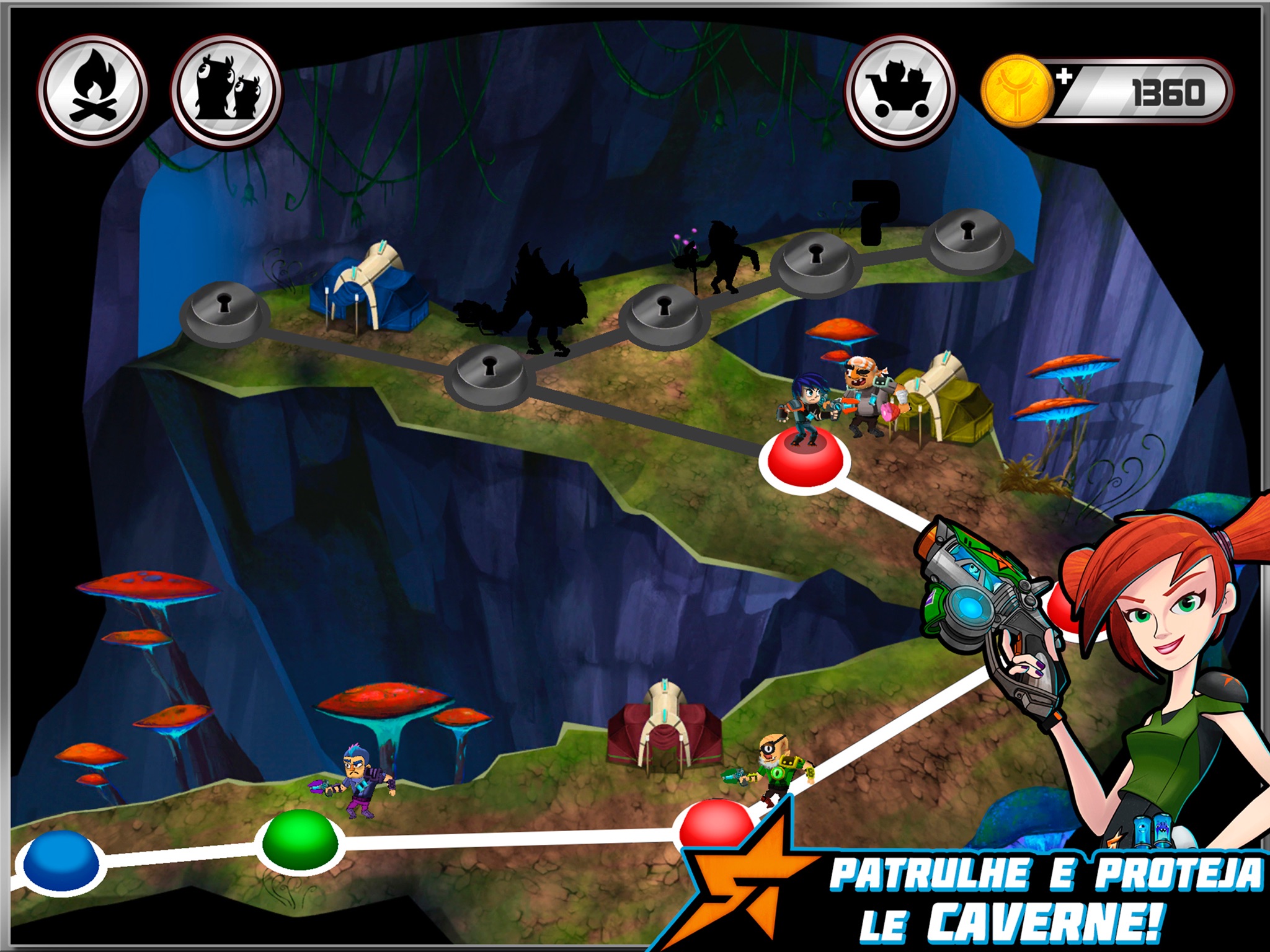Open the campfire menu
Image resolution: width=1270 pixels, height=952 pixels.
[92, 91]
